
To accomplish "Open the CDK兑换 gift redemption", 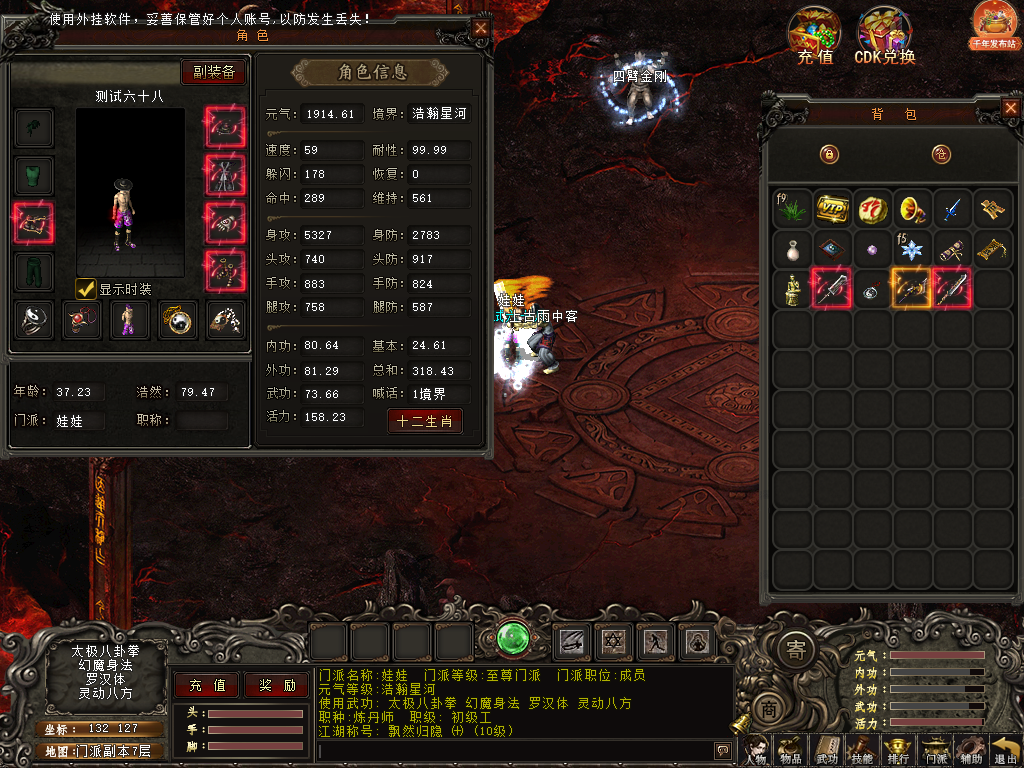I will point(884,37).
